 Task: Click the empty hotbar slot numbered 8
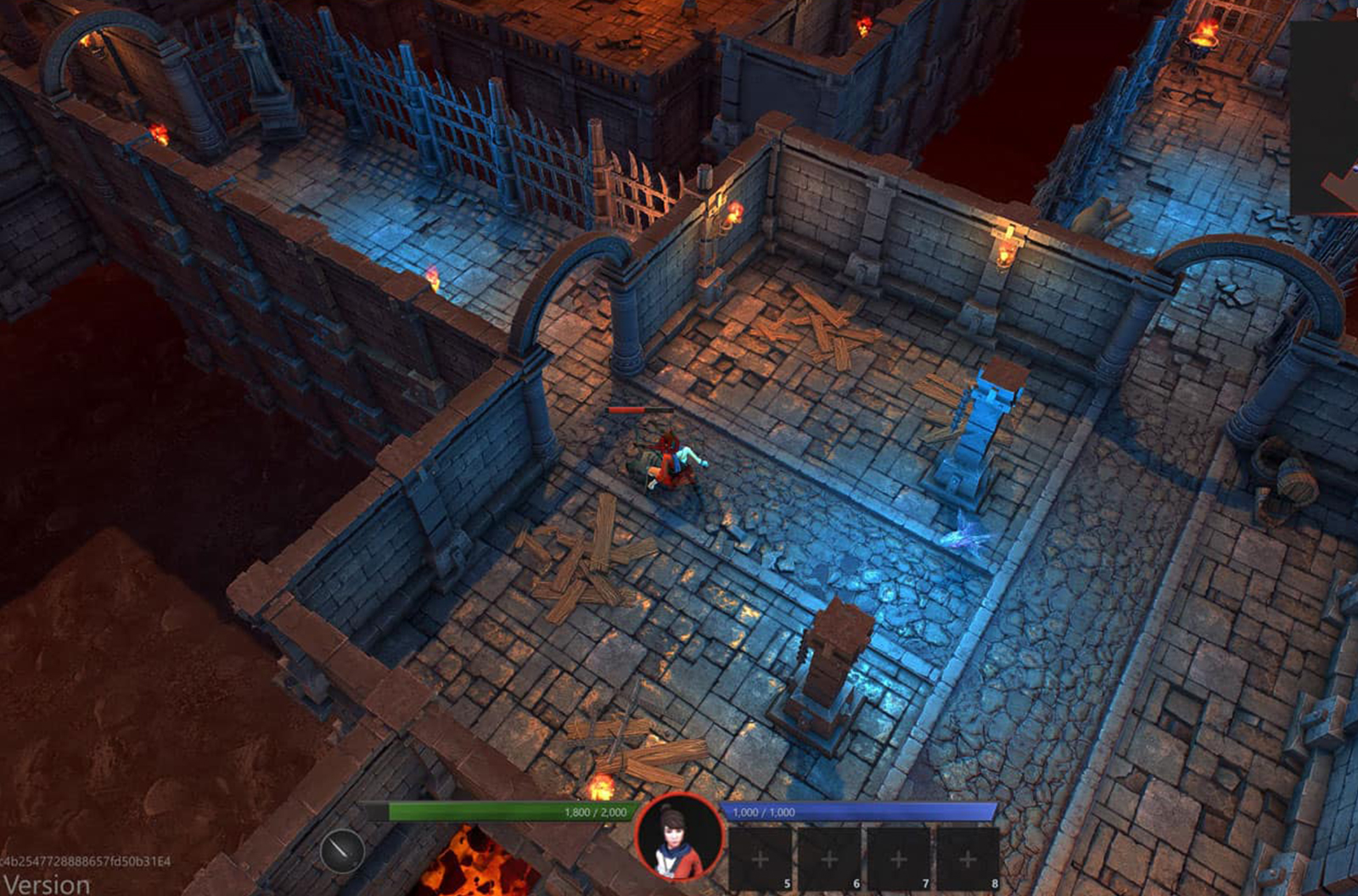968,859
